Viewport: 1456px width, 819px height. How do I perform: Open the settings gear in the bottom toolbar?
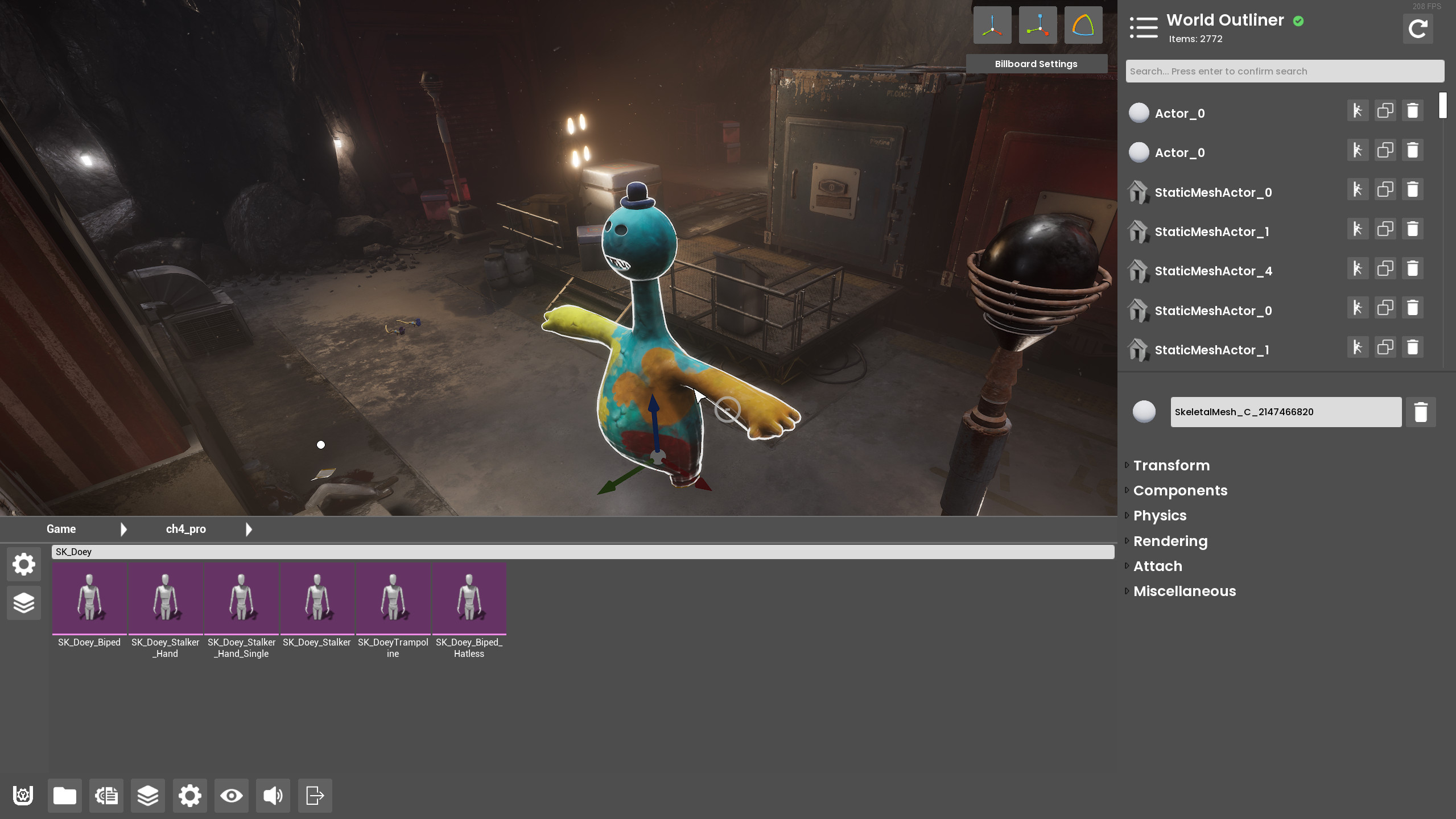pyautogui.click(x=189, y=796)
